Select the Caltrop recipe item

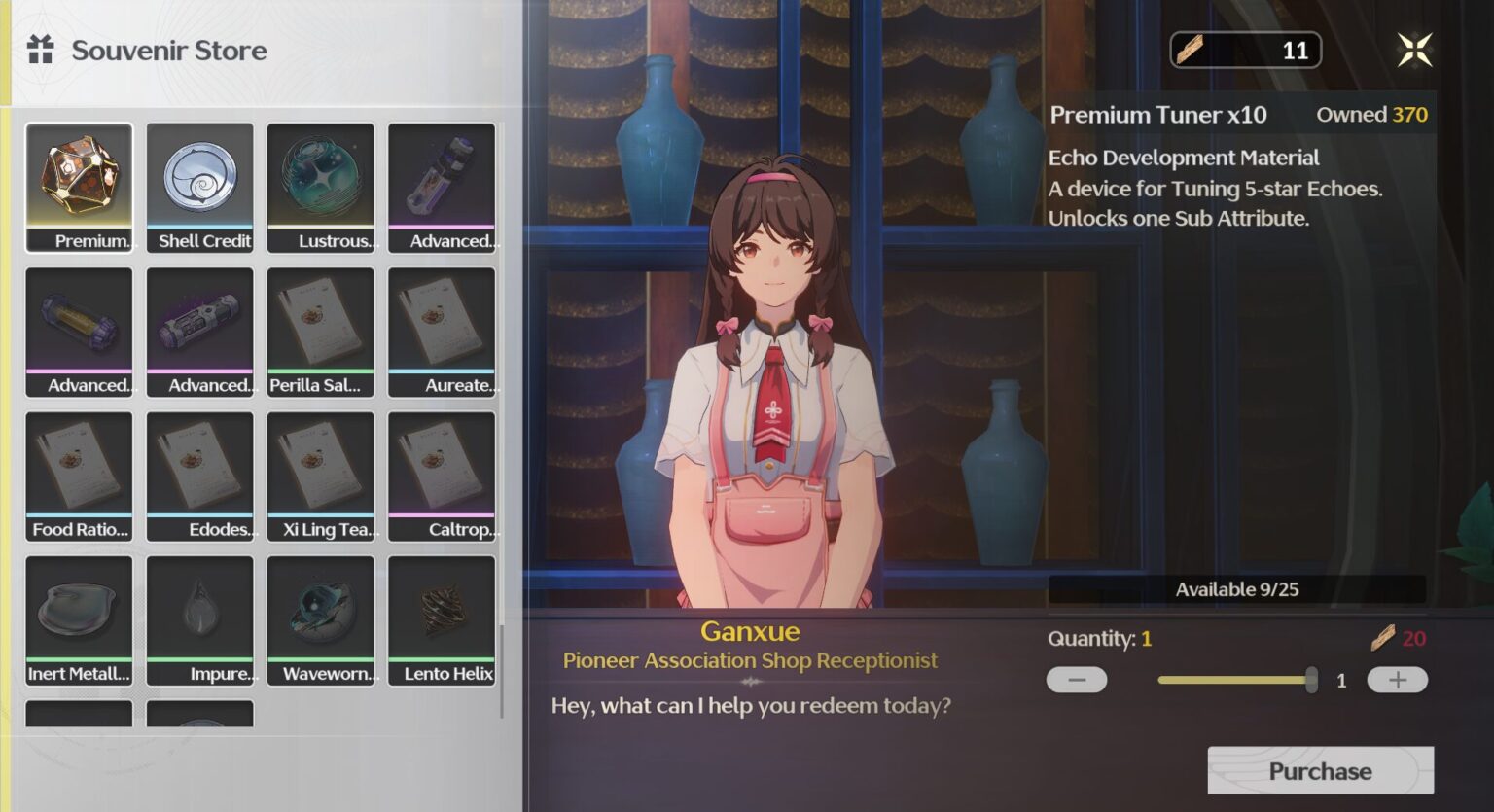coord(442,476)
